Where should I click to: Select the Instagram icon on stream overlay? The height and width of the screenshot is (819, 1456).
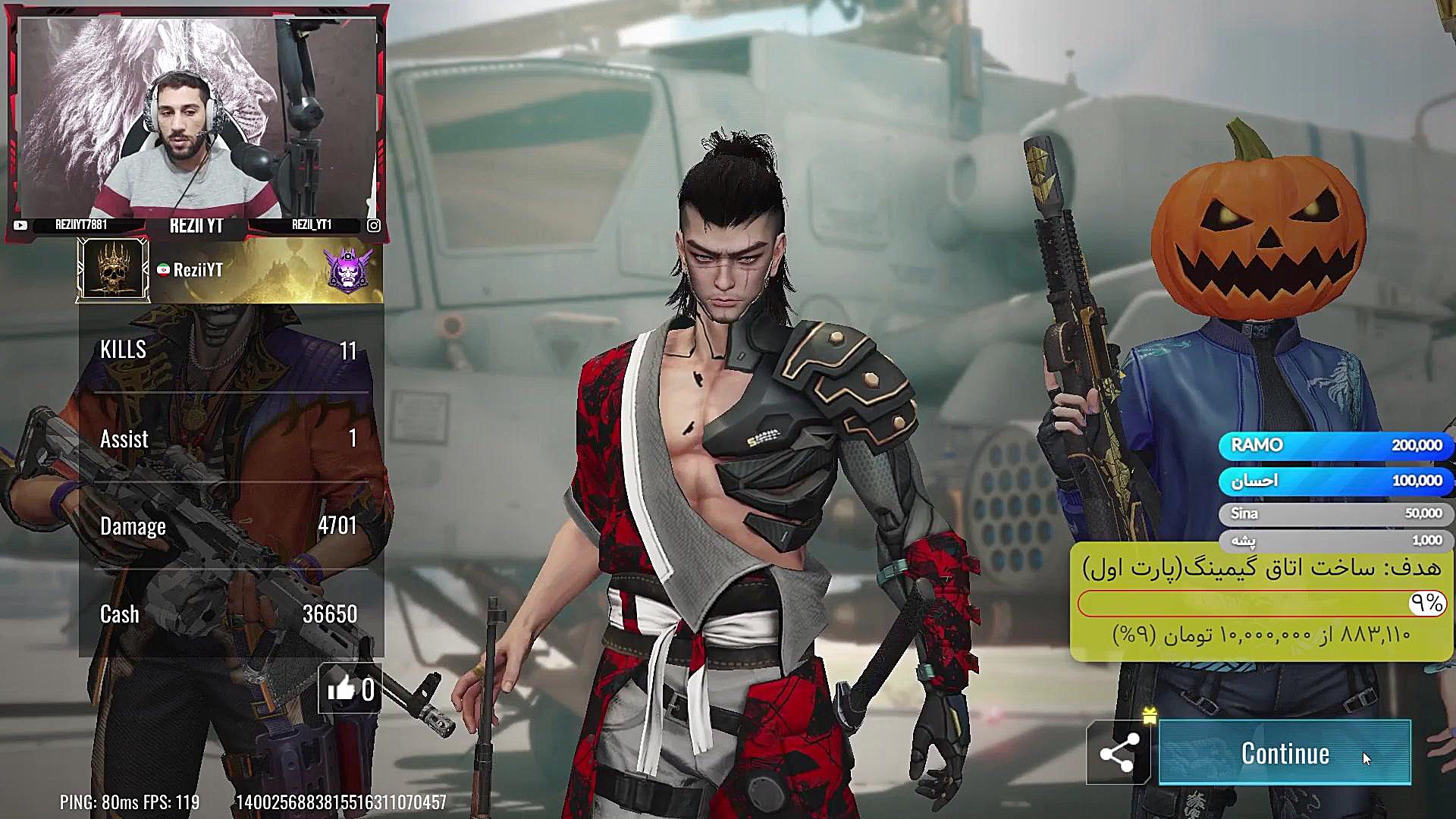[374, 225]
